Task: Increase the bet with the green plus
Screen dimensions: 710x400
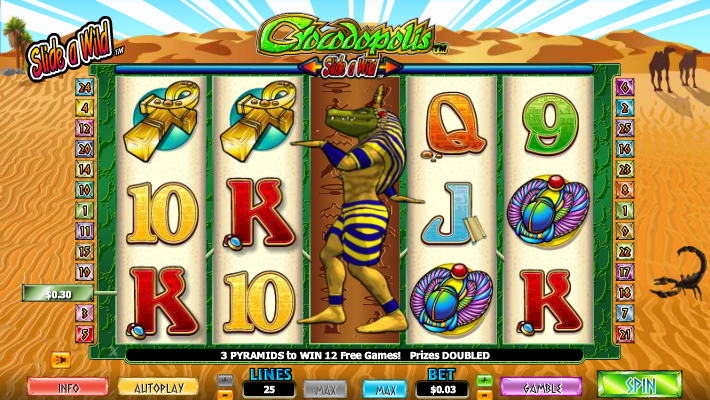Action: point(485,380)
